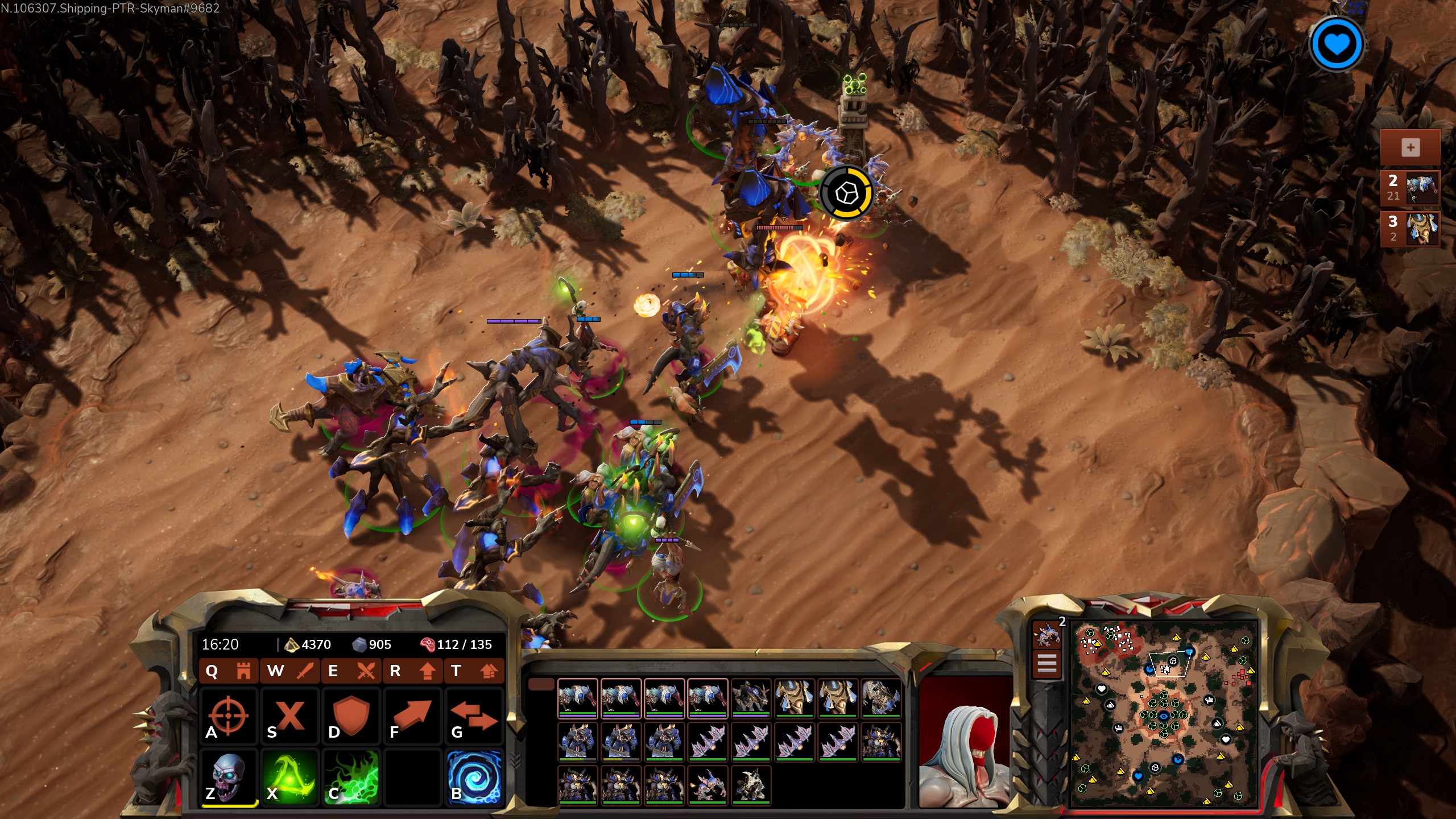Activate the blue swirl vortex ability
This screenshot has width=1456, height=819.
point(474,777)
